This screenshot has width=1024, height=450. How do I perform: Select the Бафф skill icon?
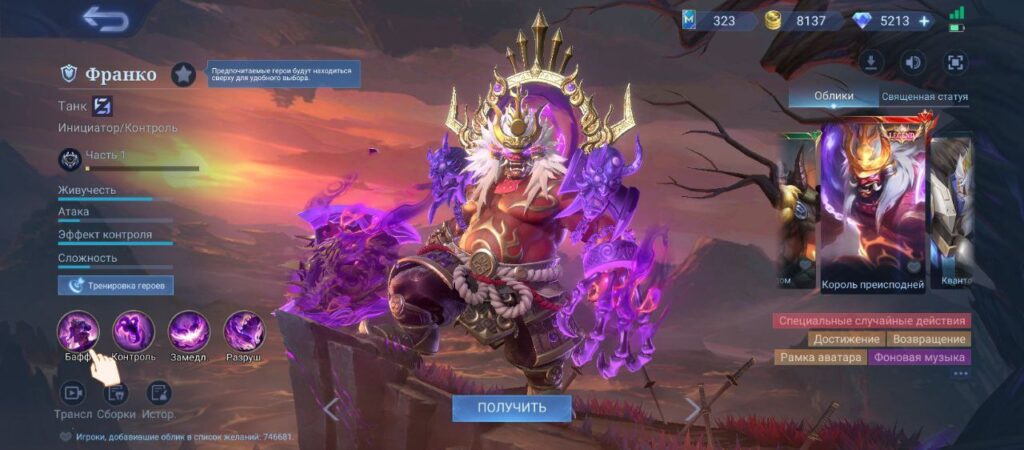(x=77, y=331)
